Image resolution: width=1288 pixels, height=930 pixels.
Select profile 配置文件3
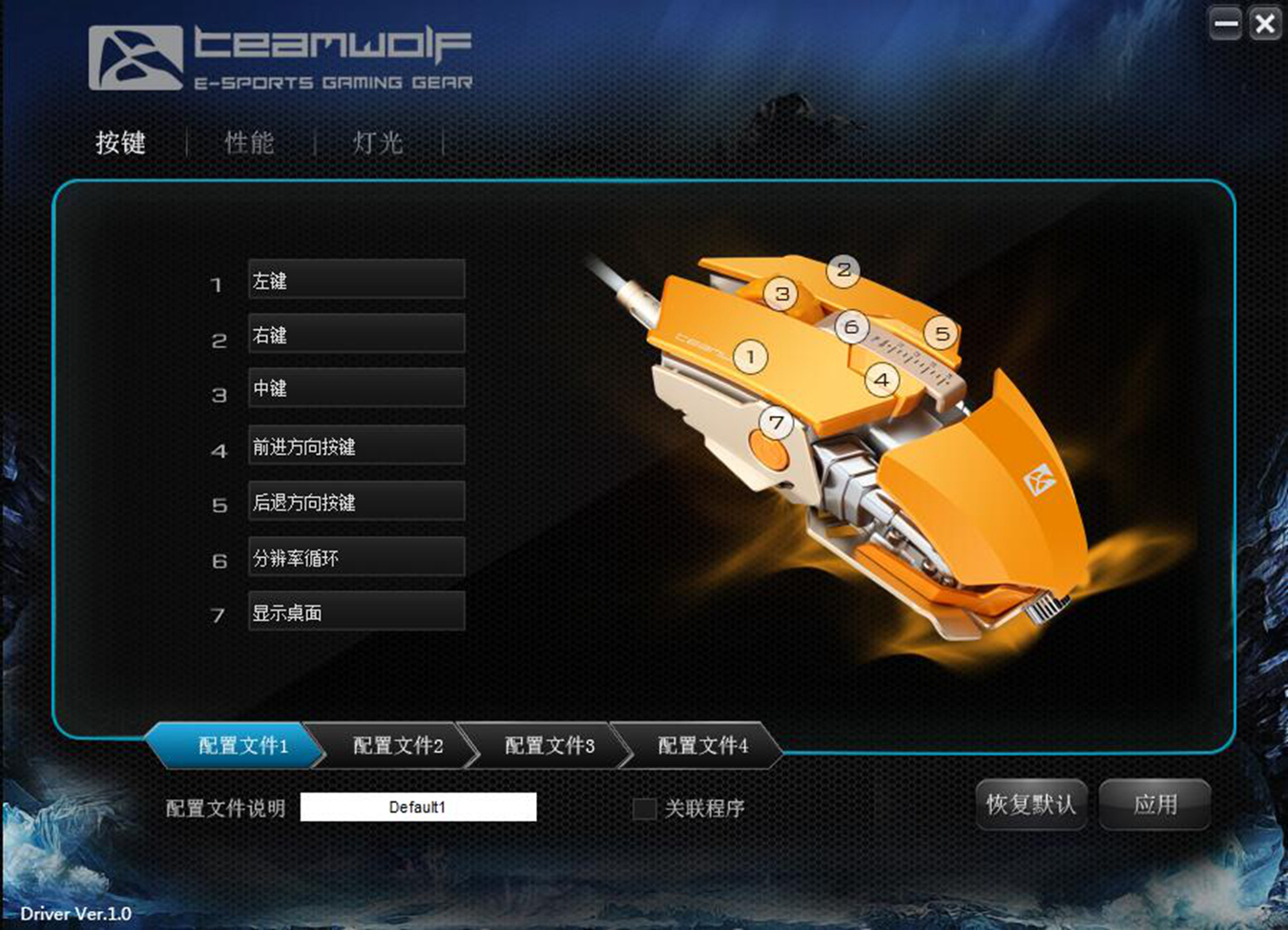[x=549, y=747]
